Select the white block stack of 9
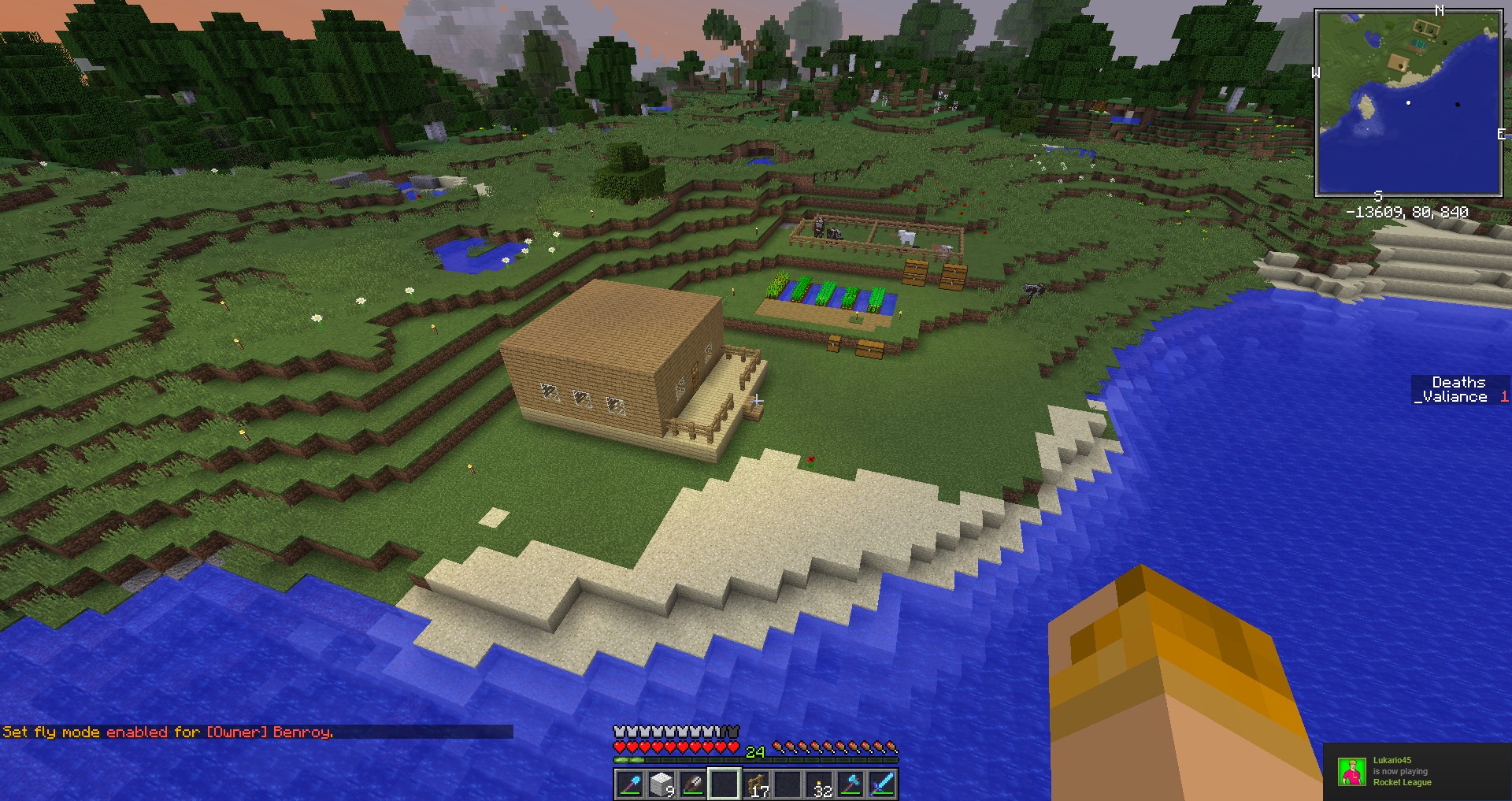1512x801 pixels. 661,784
